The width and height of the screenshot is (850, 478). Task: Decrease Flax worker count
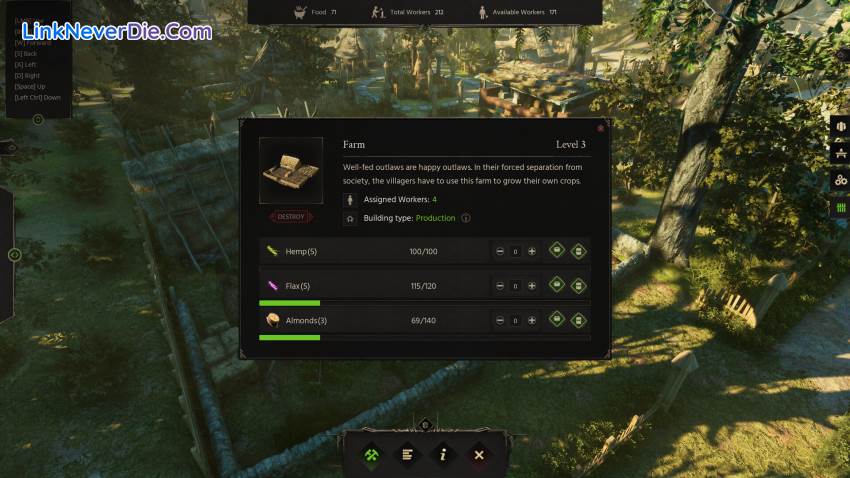point(500,286)
